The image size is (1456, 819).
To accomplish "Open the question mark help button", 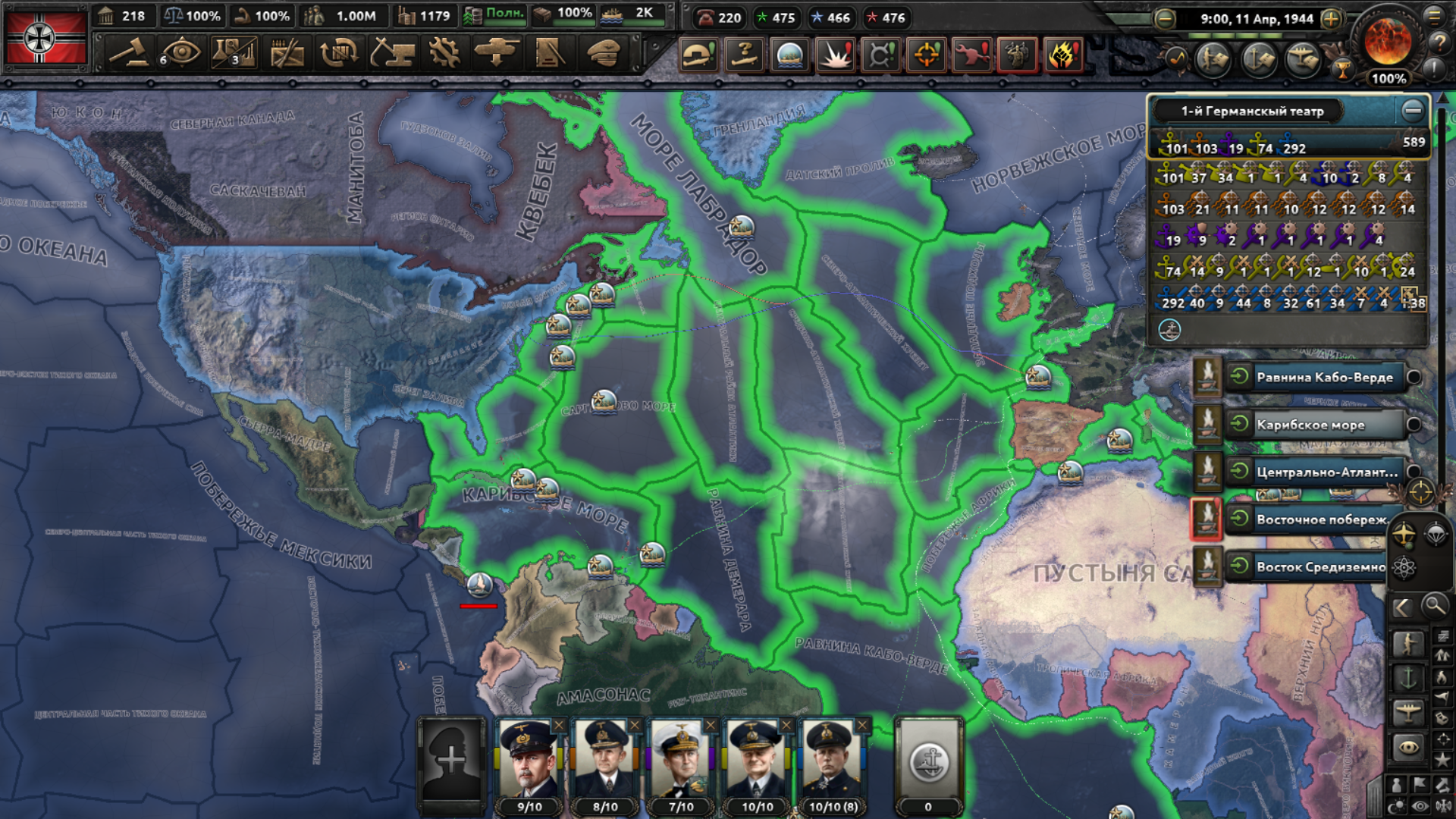I will coord(1438,42).
